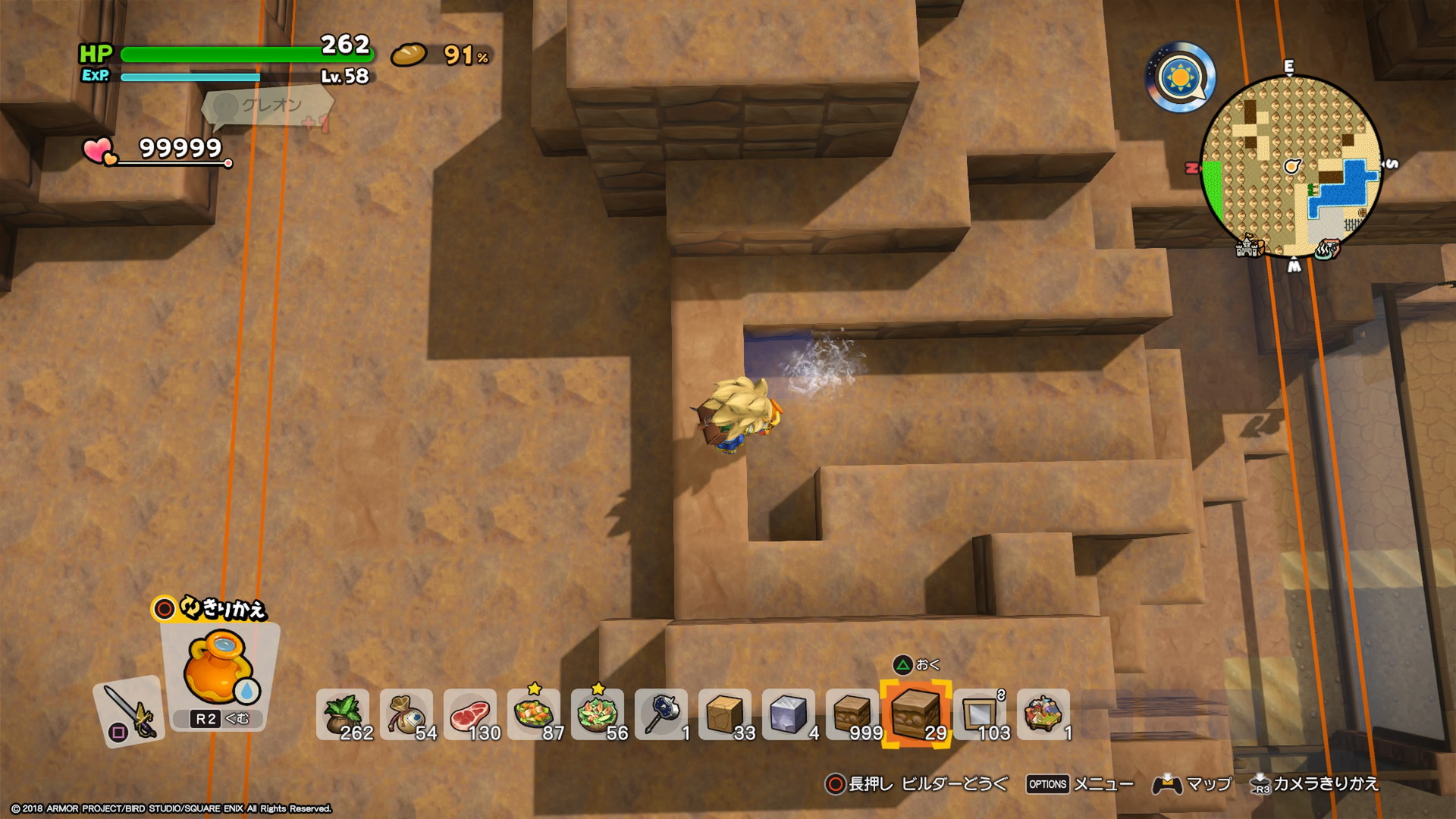Select the blue war hammer slot
This screenshot has height=819, width=1456.
pos(661,714)
